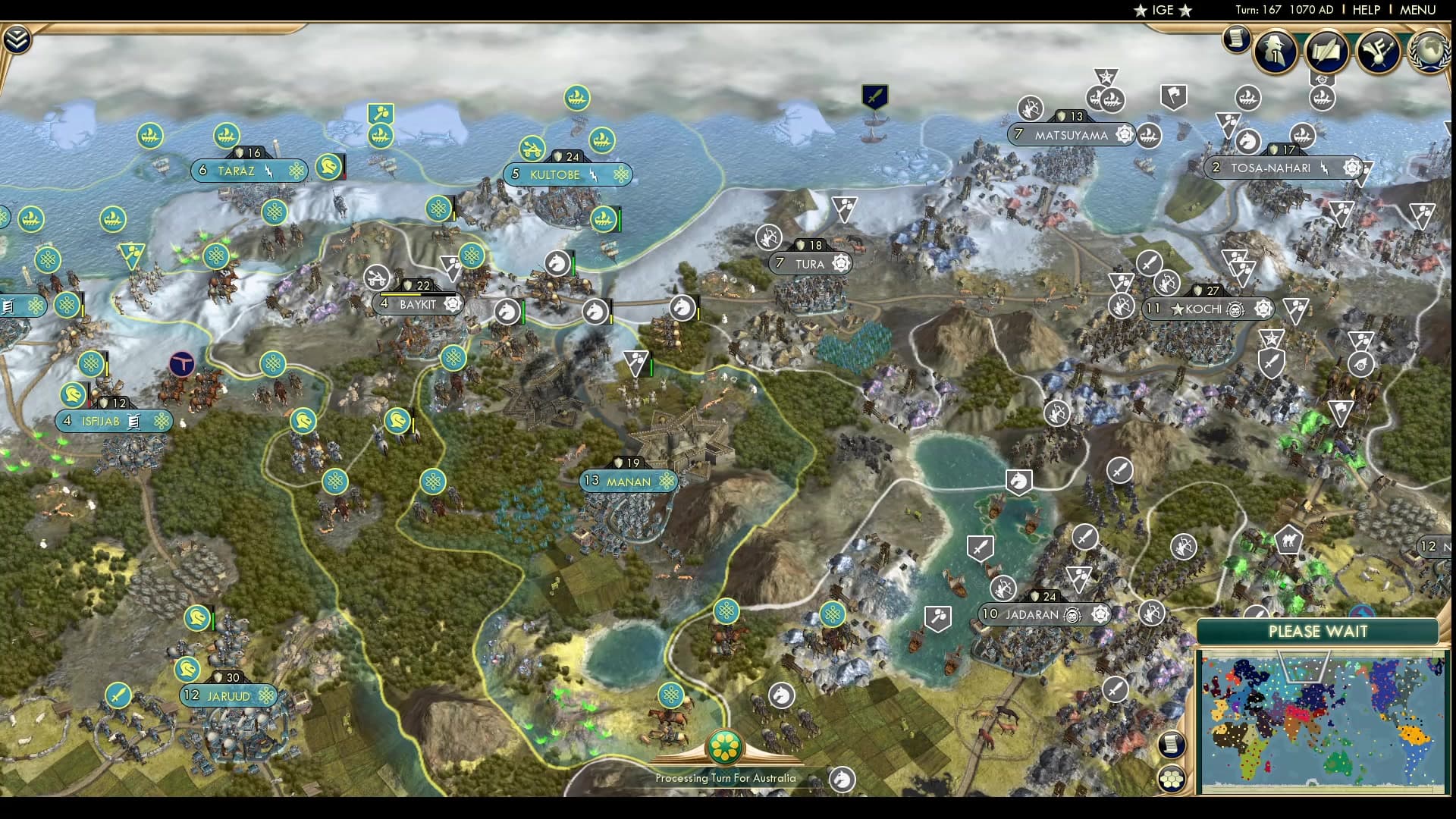This screenshot has width=1456, height=819.
Task: Open the HELP menu
Action: (x=1365, y=11)
